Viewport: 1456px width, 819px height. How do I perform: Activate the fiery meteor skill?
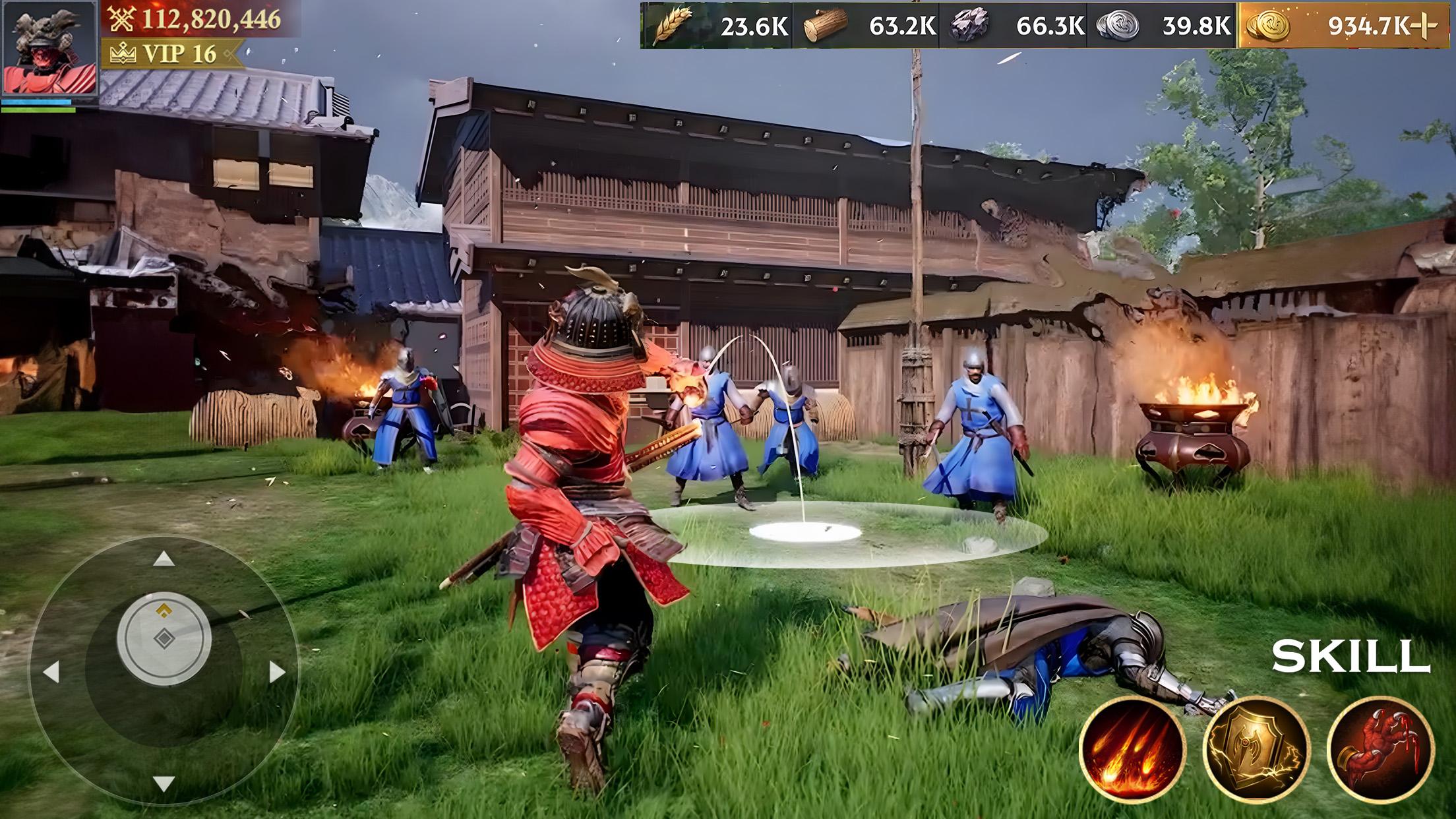[1132, 749]
